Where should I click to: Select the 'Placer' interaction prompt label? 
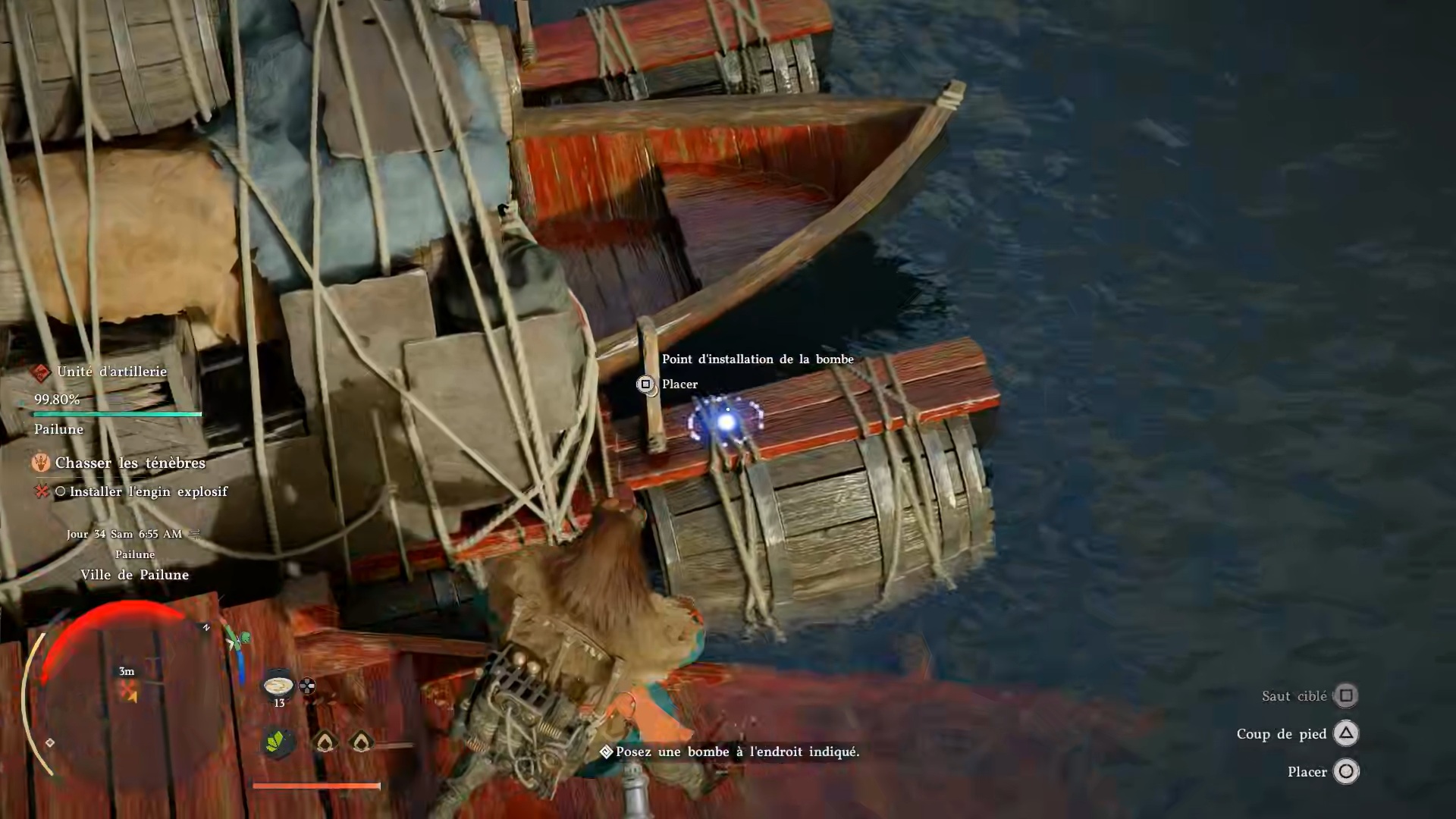pyautogui.click(x=679, y=384)
